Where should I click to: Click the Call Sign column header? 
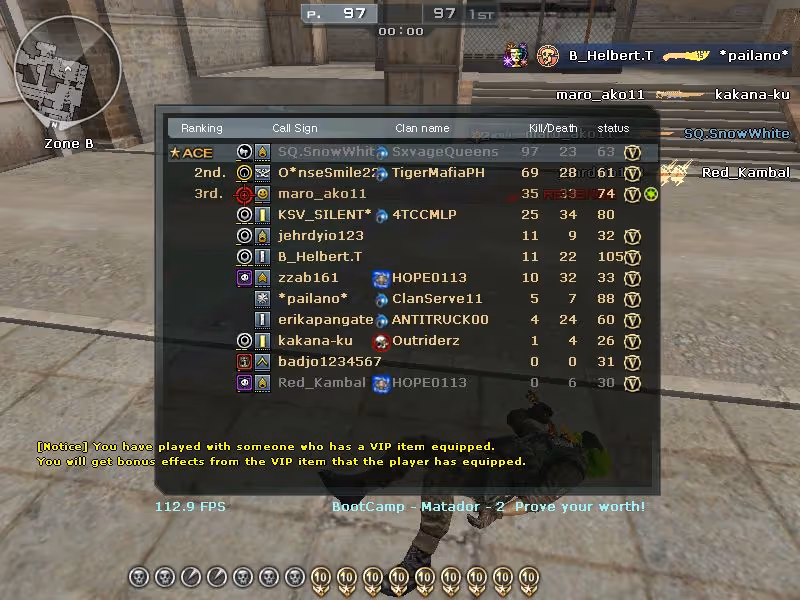295,128
